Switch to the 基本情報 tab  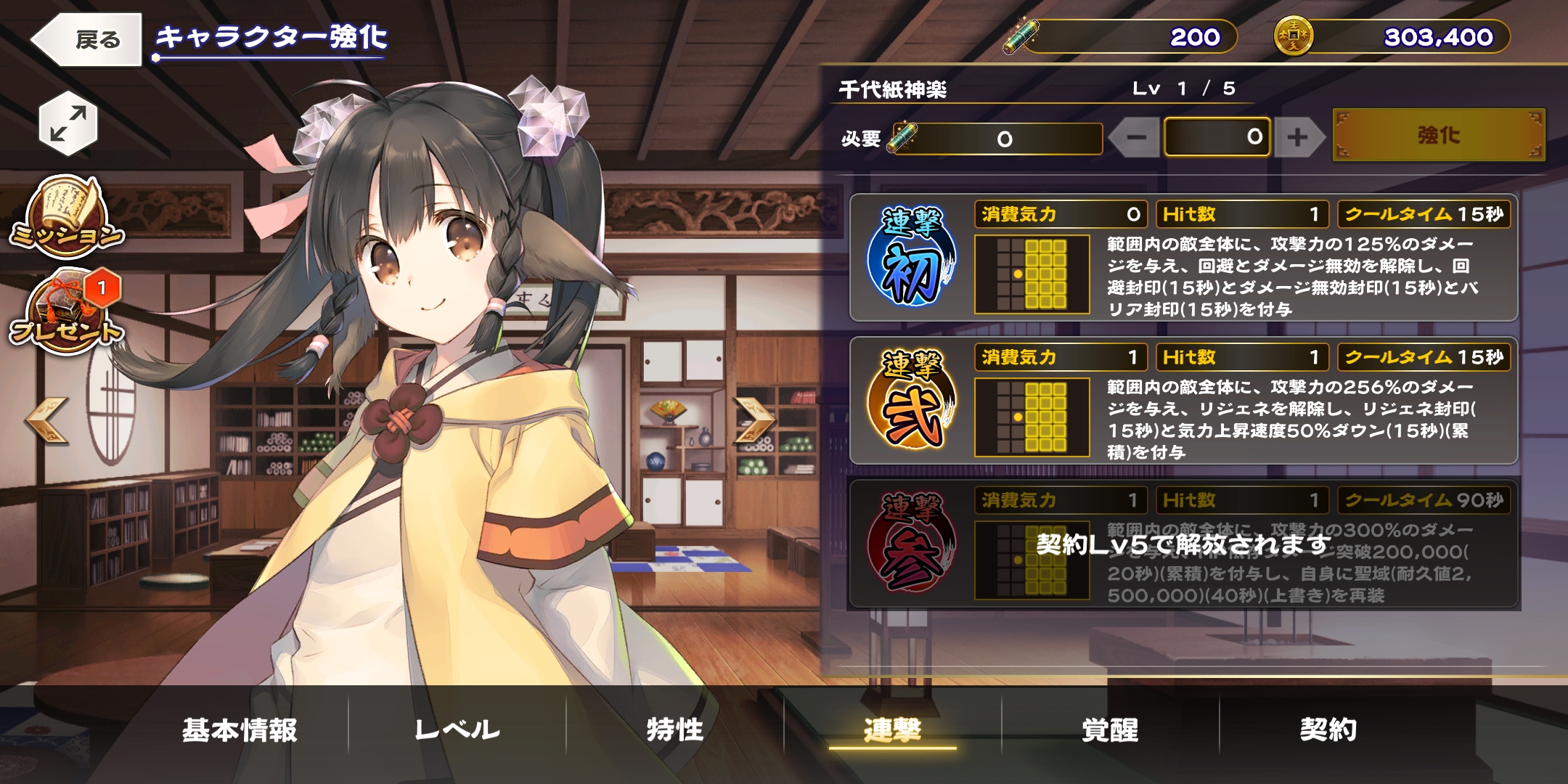click(240, 730)
